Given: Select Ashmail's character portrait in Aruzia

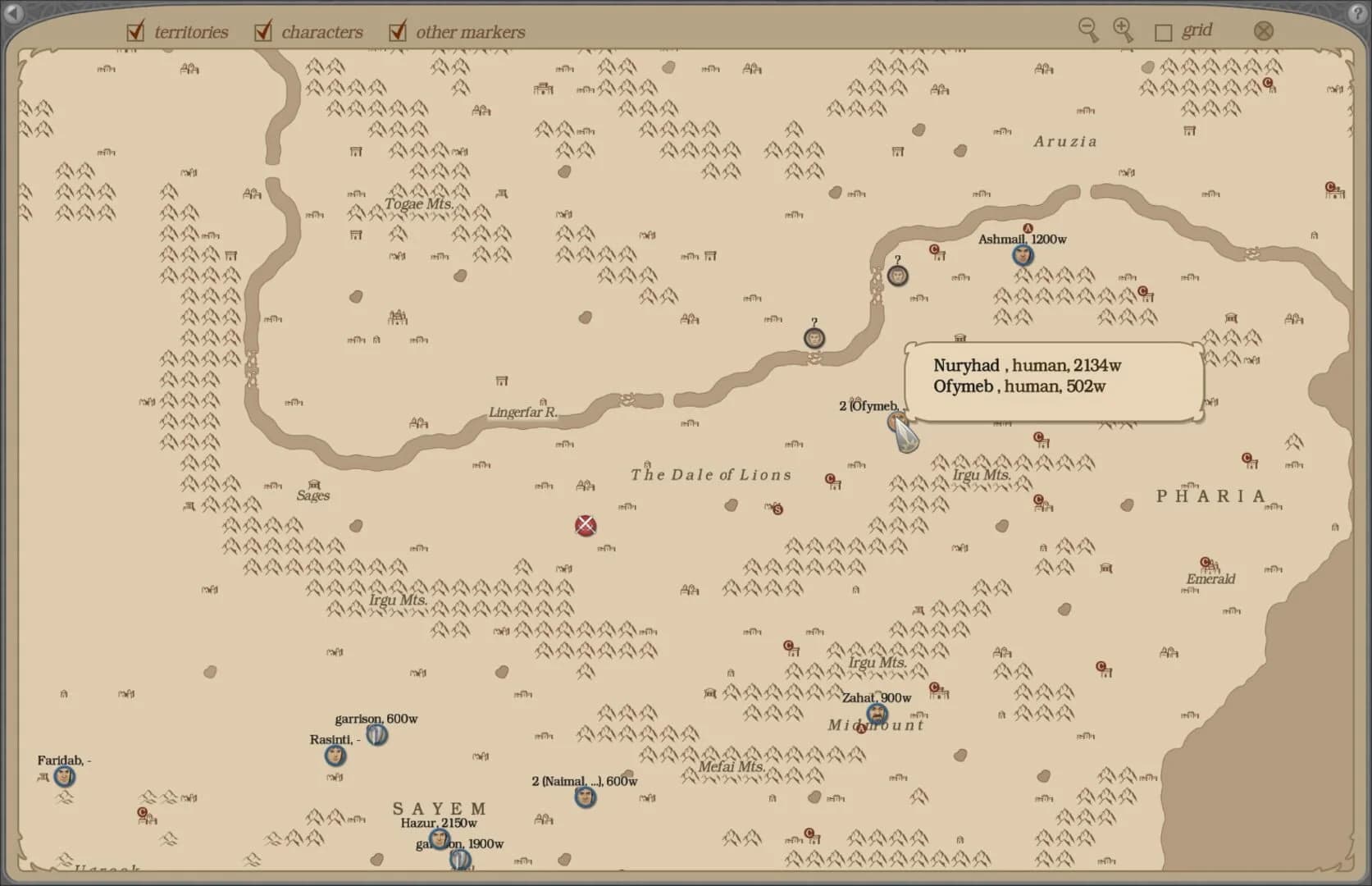Looking at the screenshot, I should [1022, 256].
